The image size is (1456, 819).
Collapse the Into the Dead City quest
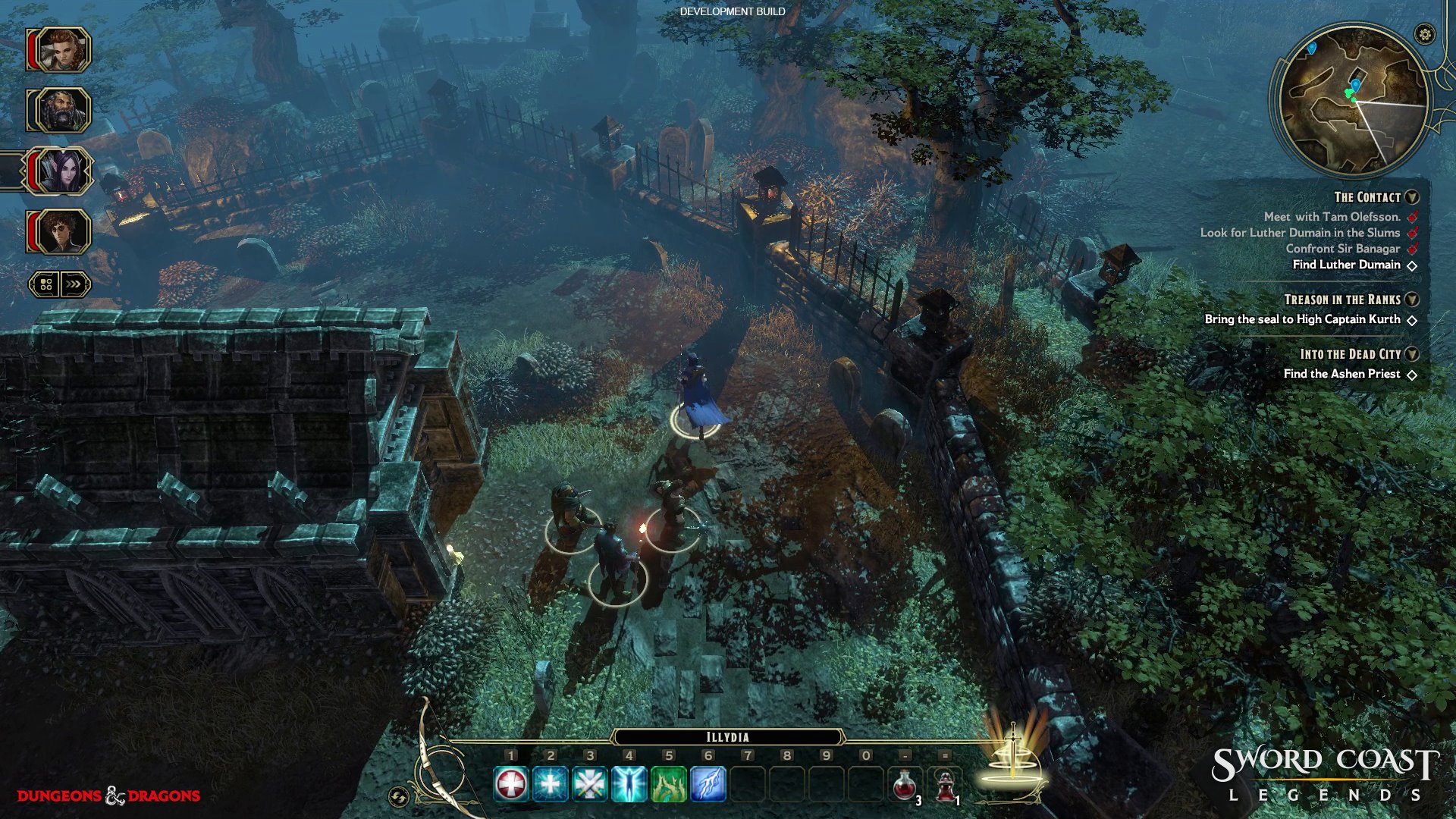tap(1411, 354)
